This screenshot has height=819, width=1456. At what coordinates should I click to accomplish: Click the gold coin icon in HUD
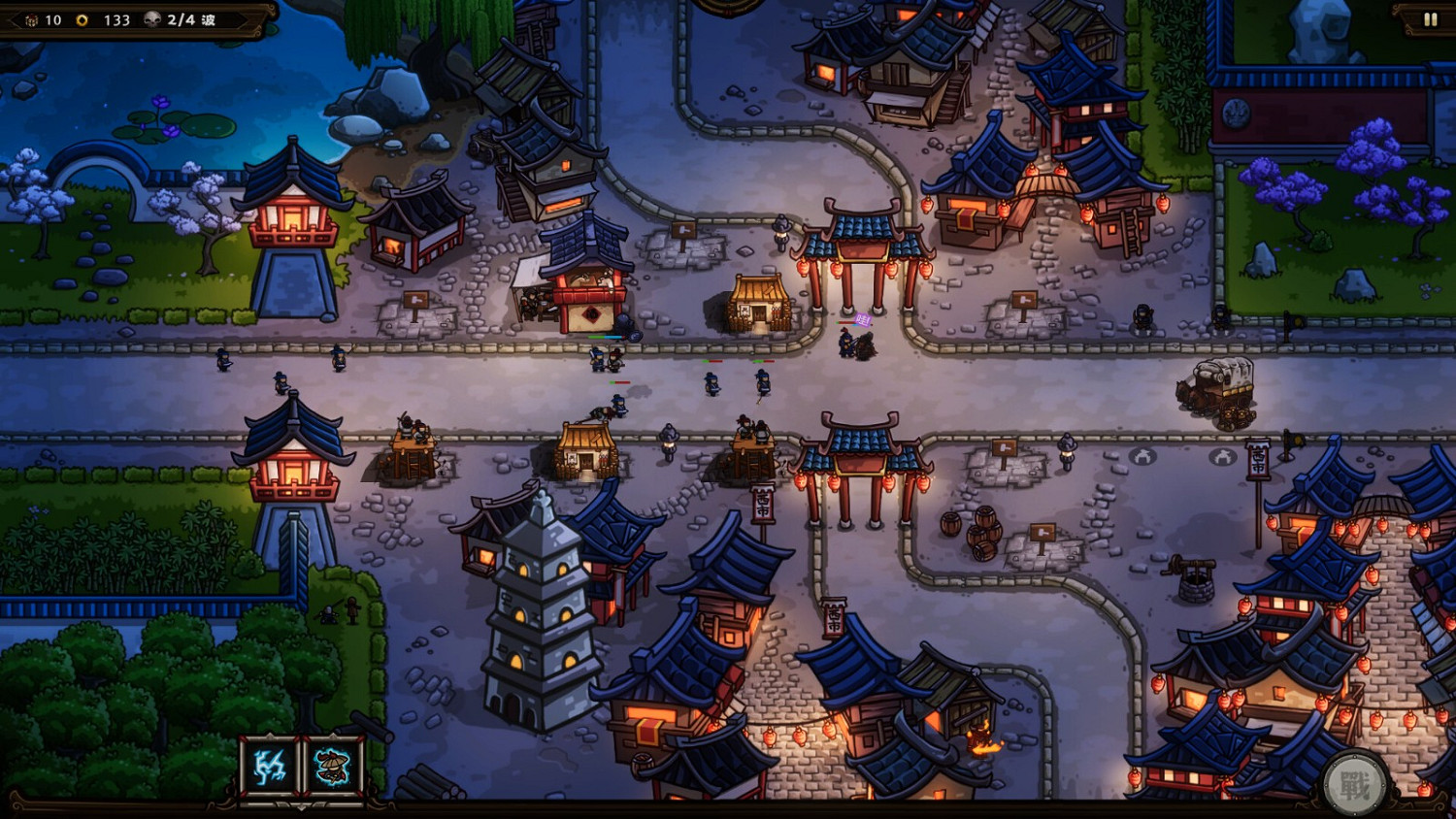(x=82, y=19)
